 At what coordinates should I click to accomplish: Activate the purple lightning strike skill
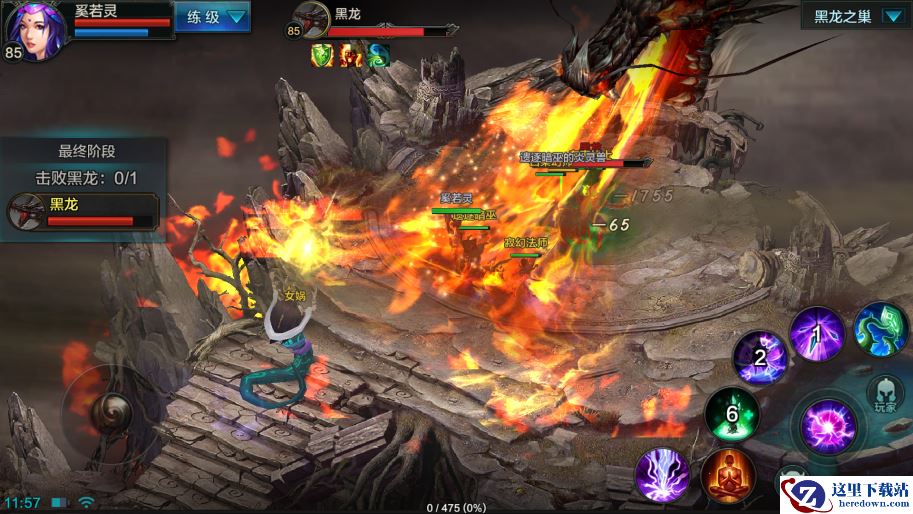click(x=662, y=474)
